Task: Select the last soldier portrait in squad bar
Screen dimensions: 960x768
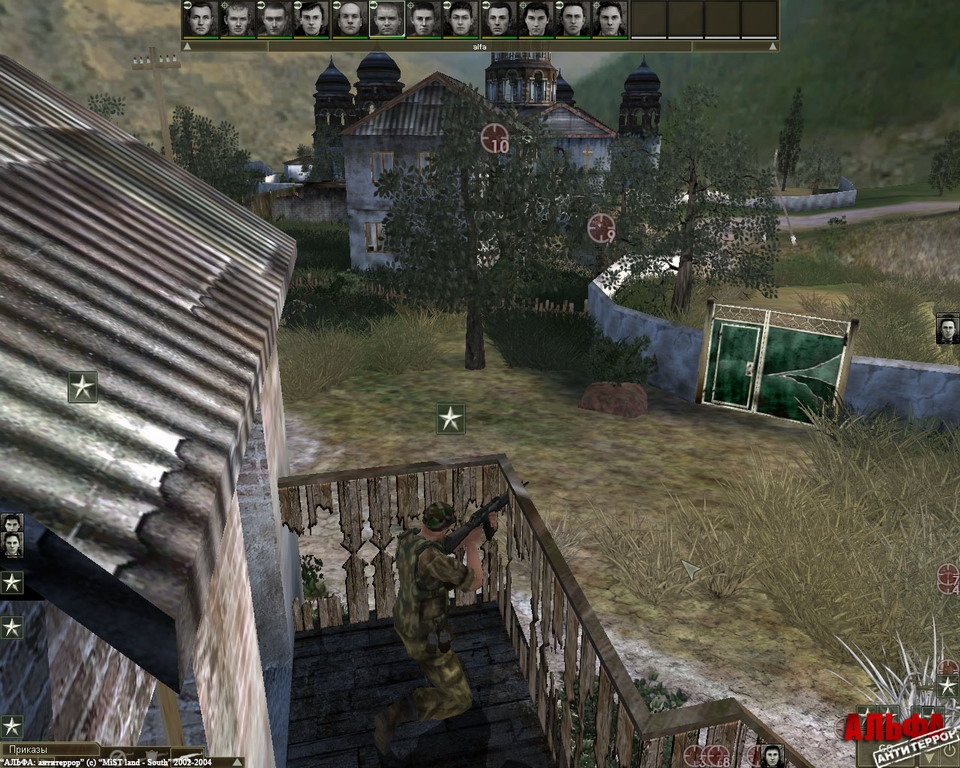Action: 609,19
